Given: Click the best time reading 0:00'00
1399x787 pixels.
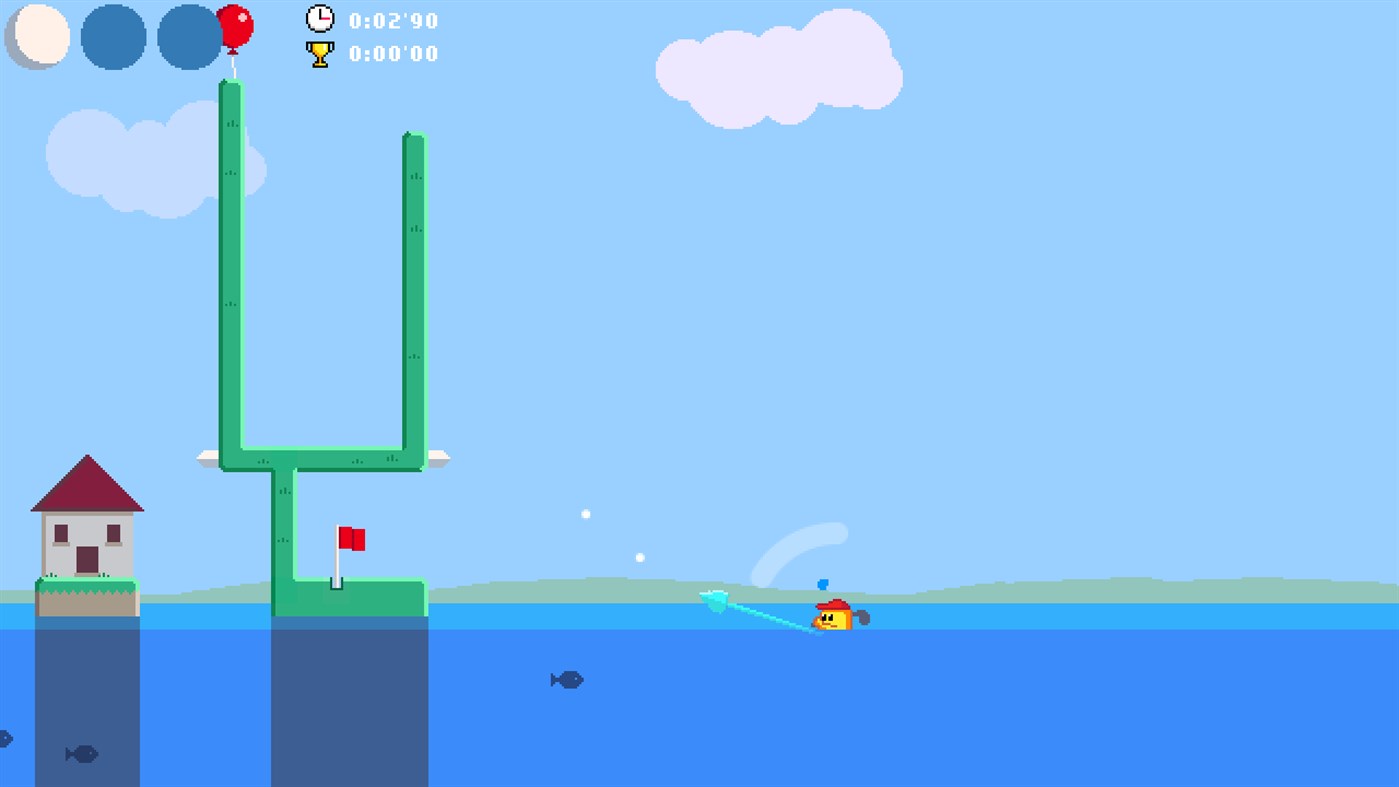Looking at the screenshot, I should pos(392,54).
